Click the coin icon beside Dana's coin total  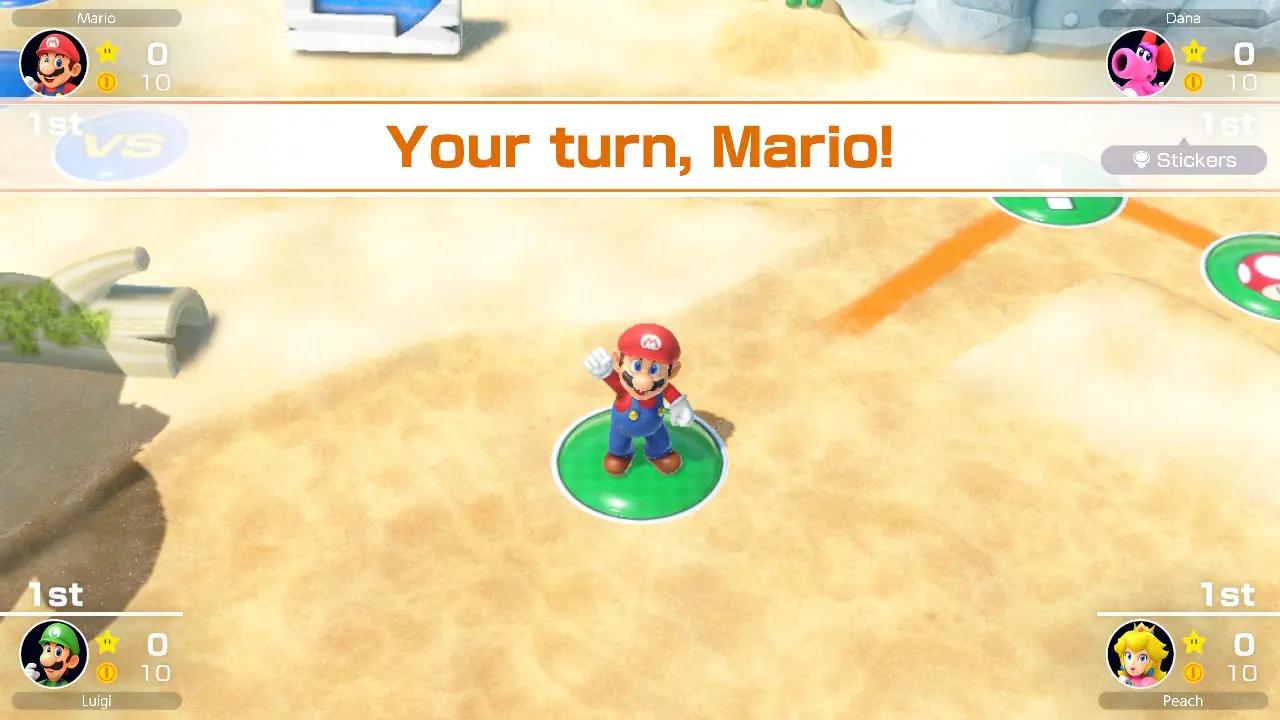click(1193, 83)
